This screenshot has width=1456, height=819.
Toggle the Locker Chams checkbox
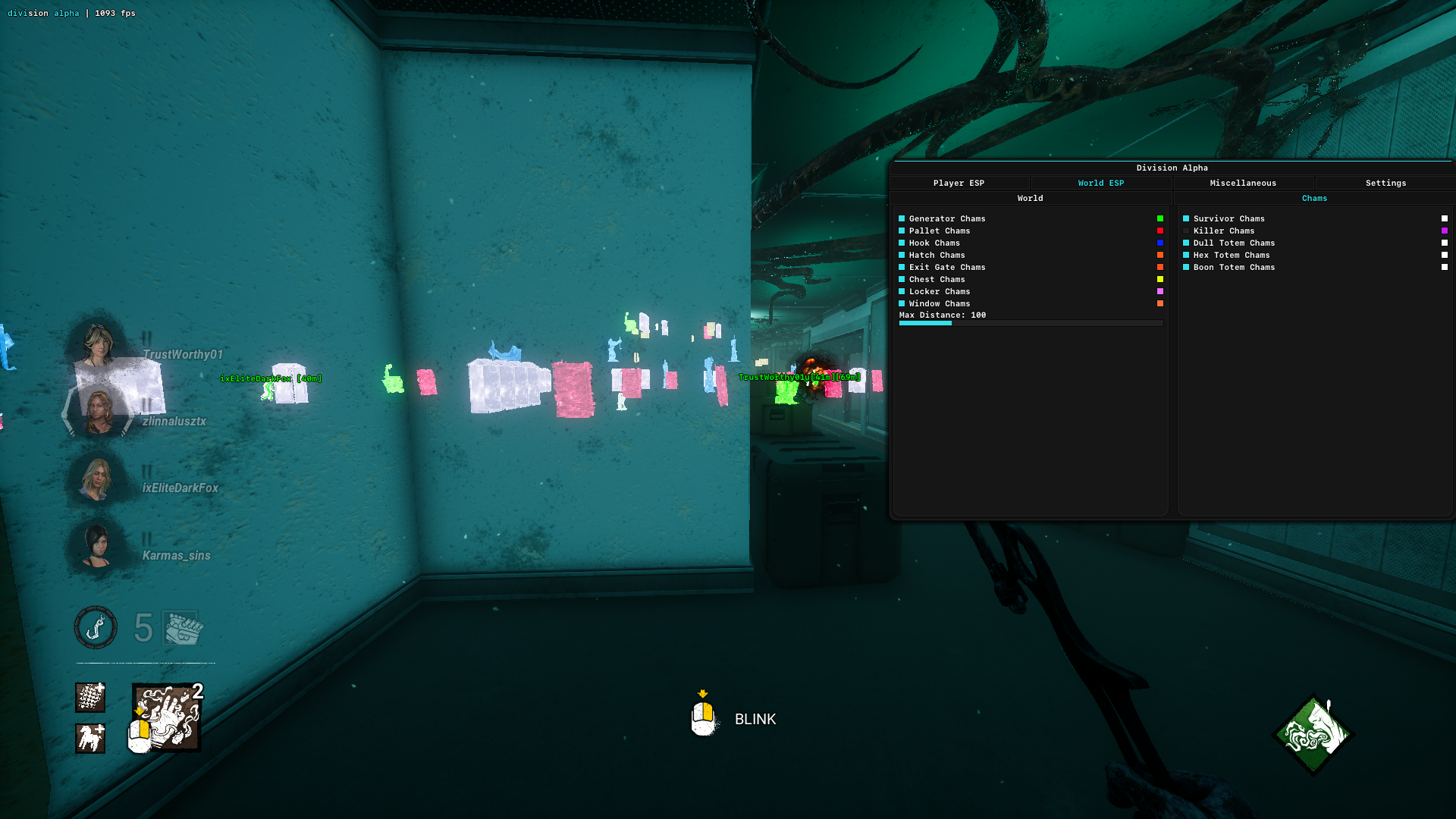point(902,291)
